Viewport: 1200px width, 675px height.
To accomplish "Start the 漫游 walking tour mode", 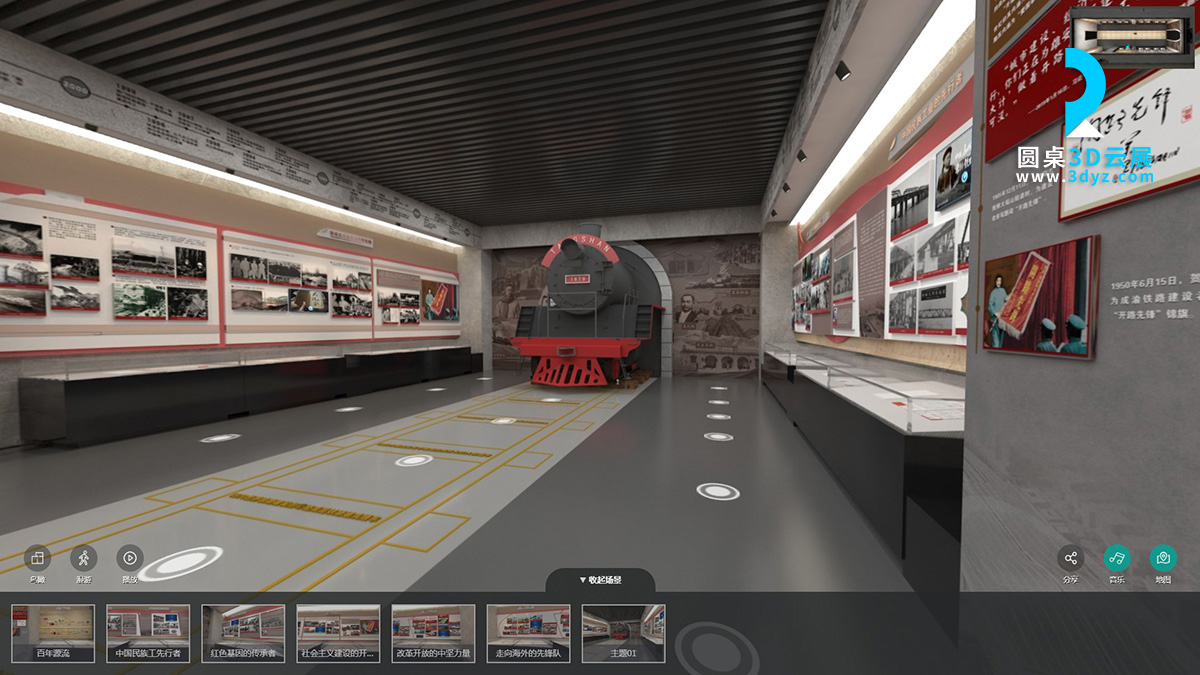I will [84, 559].
